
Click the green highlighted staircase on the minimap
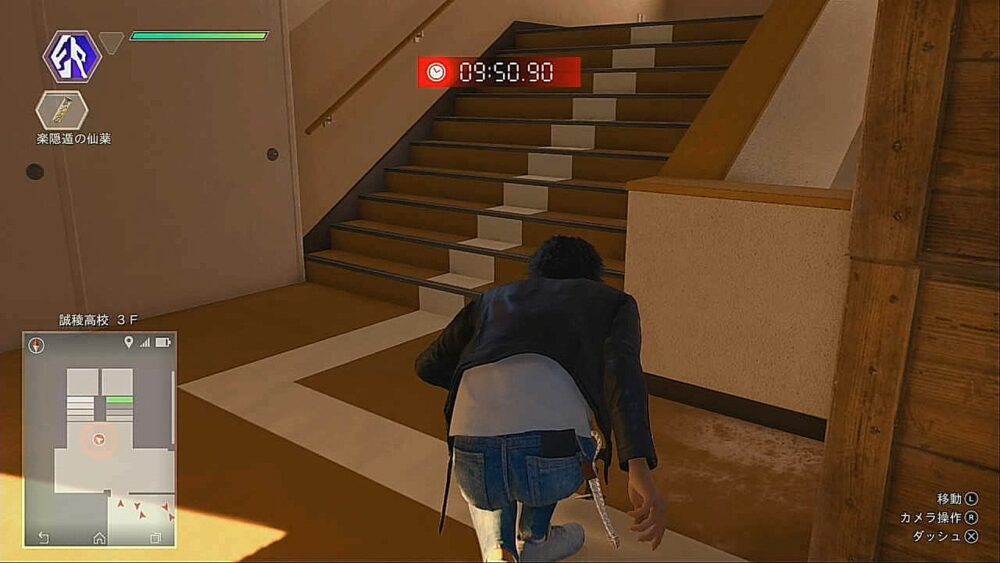(x=119, y=400)
